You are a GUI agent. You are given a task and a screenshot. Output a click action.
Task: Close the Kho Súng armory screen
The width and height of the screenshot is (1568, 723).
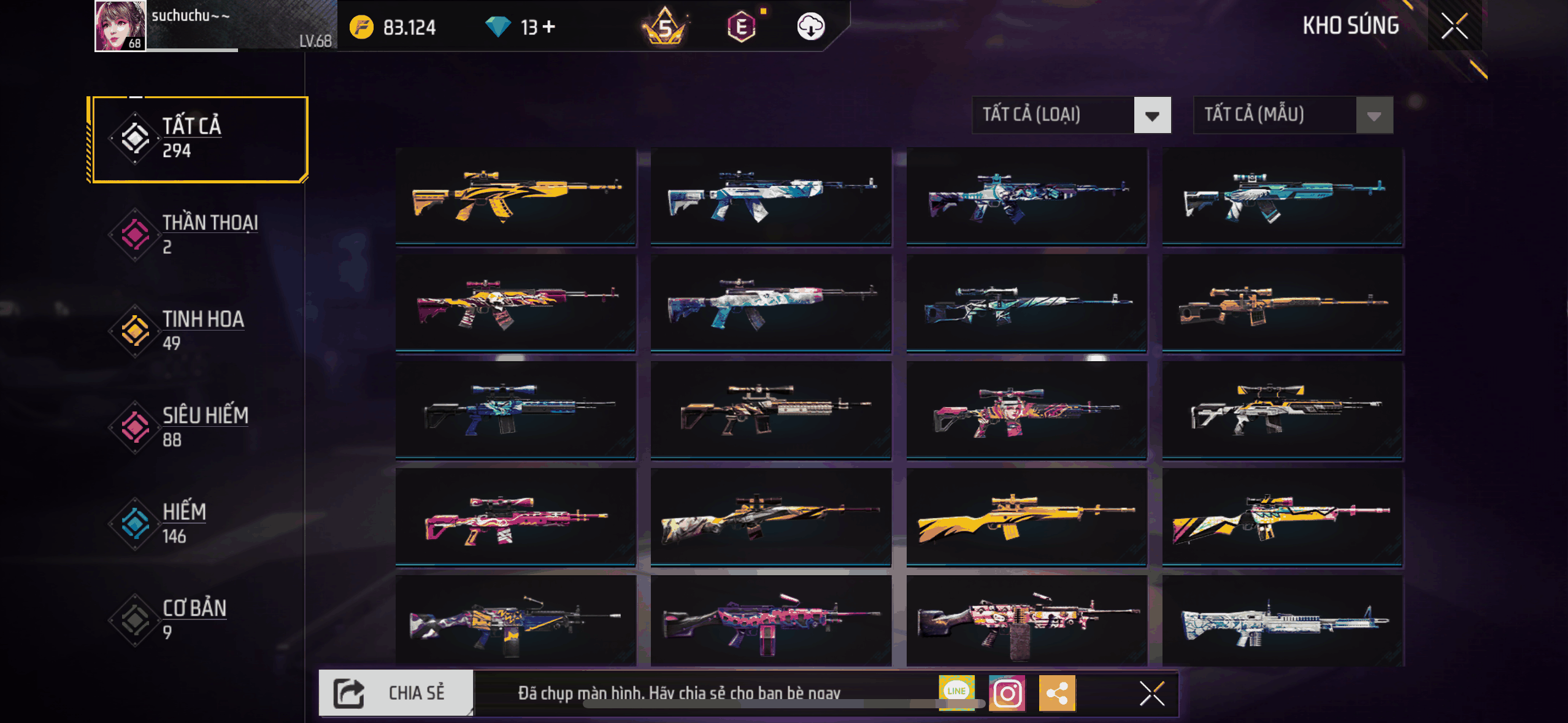coord(1454,26)
